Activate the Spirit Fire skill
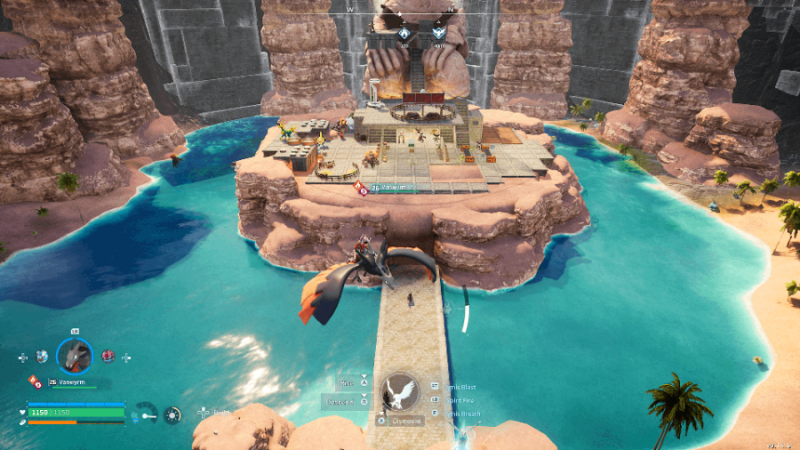Viewport: 800px width, 450px height. (462, 399)
